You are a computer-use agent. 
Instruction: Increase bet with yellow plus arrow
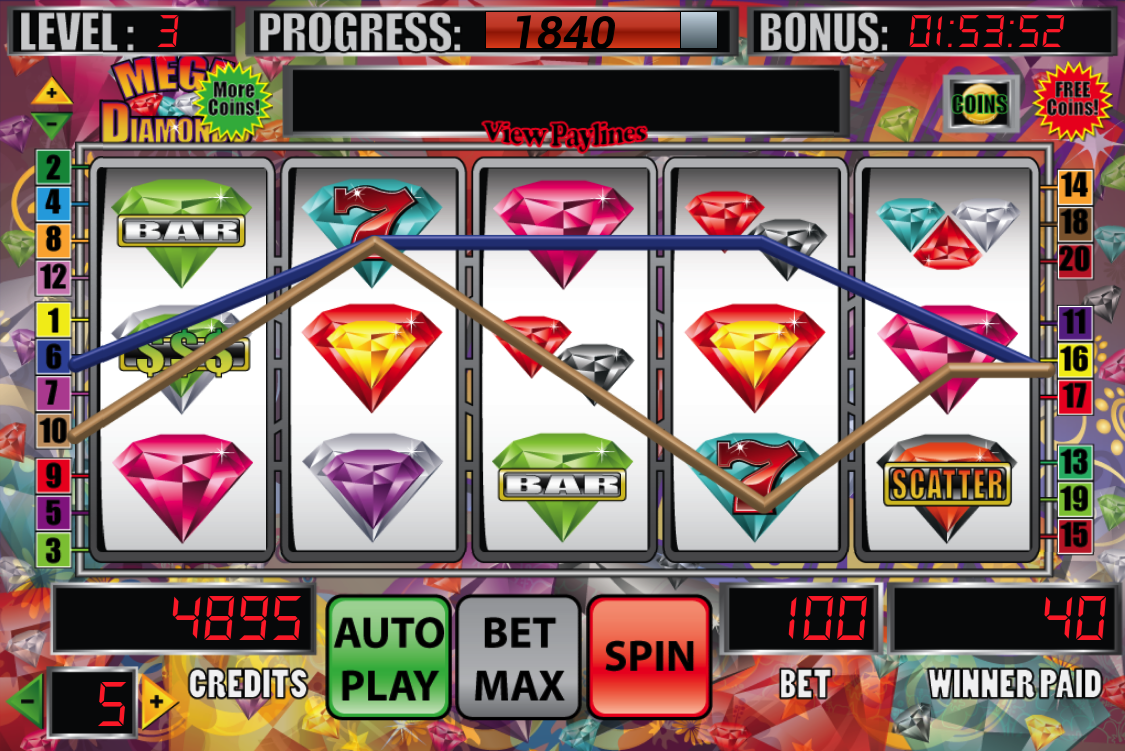tap(155, 701)
